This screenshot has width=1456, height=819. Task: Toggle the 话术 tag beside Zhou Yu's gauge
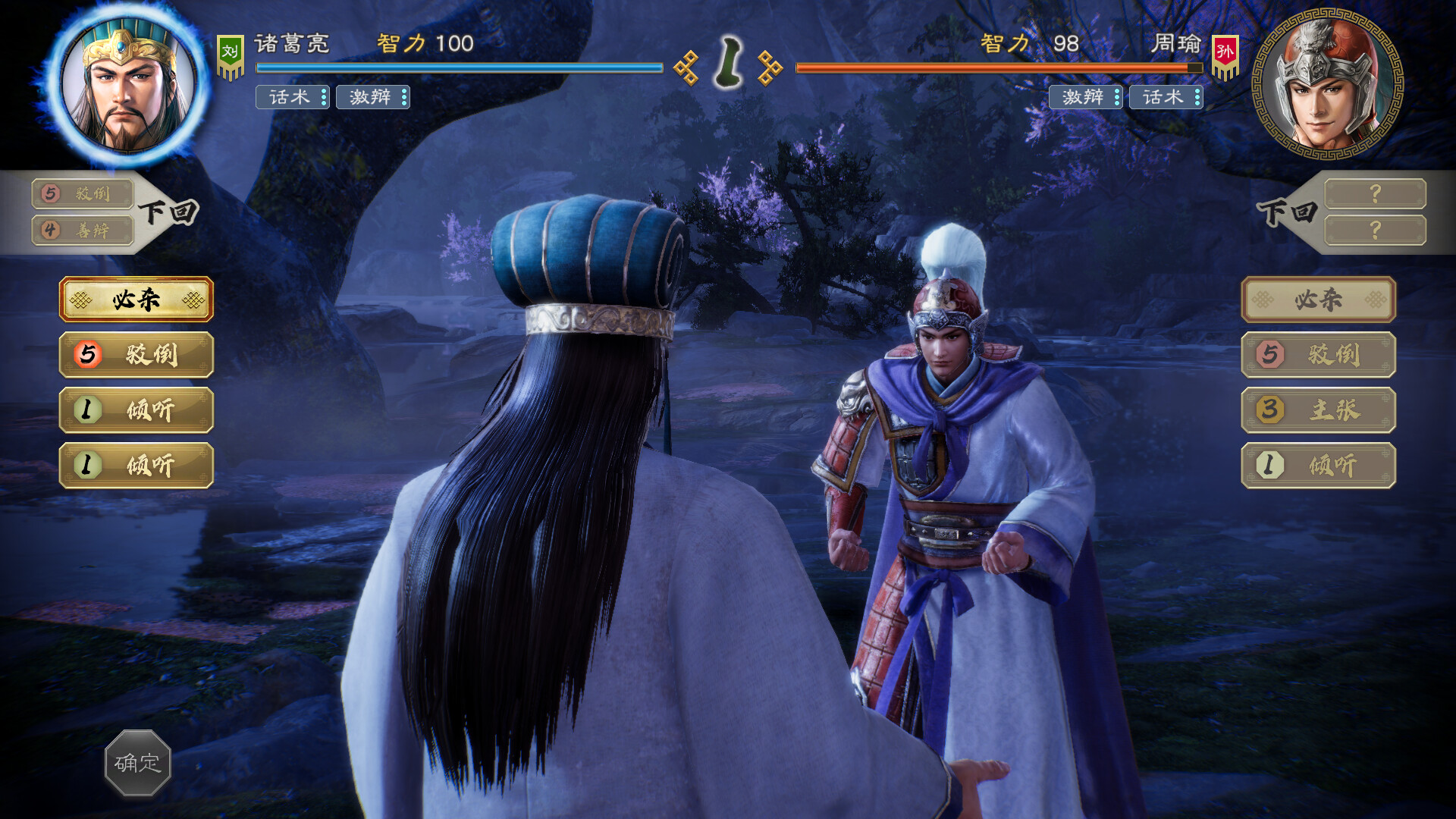click(x=1164, y=98)
